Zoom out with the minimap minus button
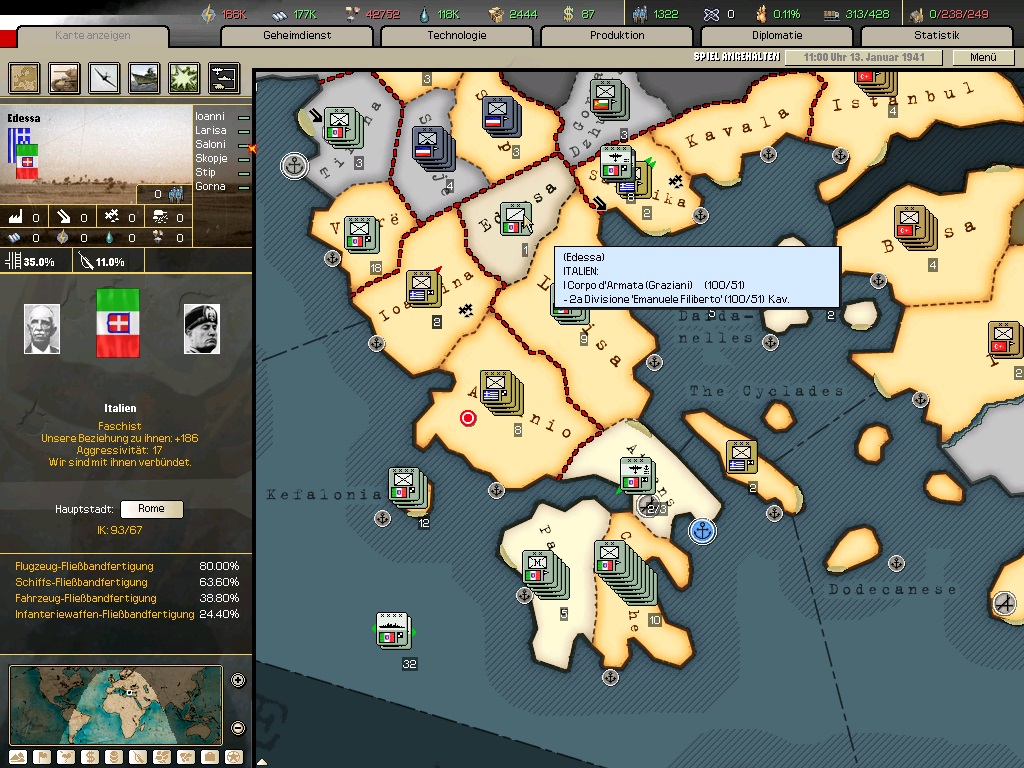 tap(238, 727)
